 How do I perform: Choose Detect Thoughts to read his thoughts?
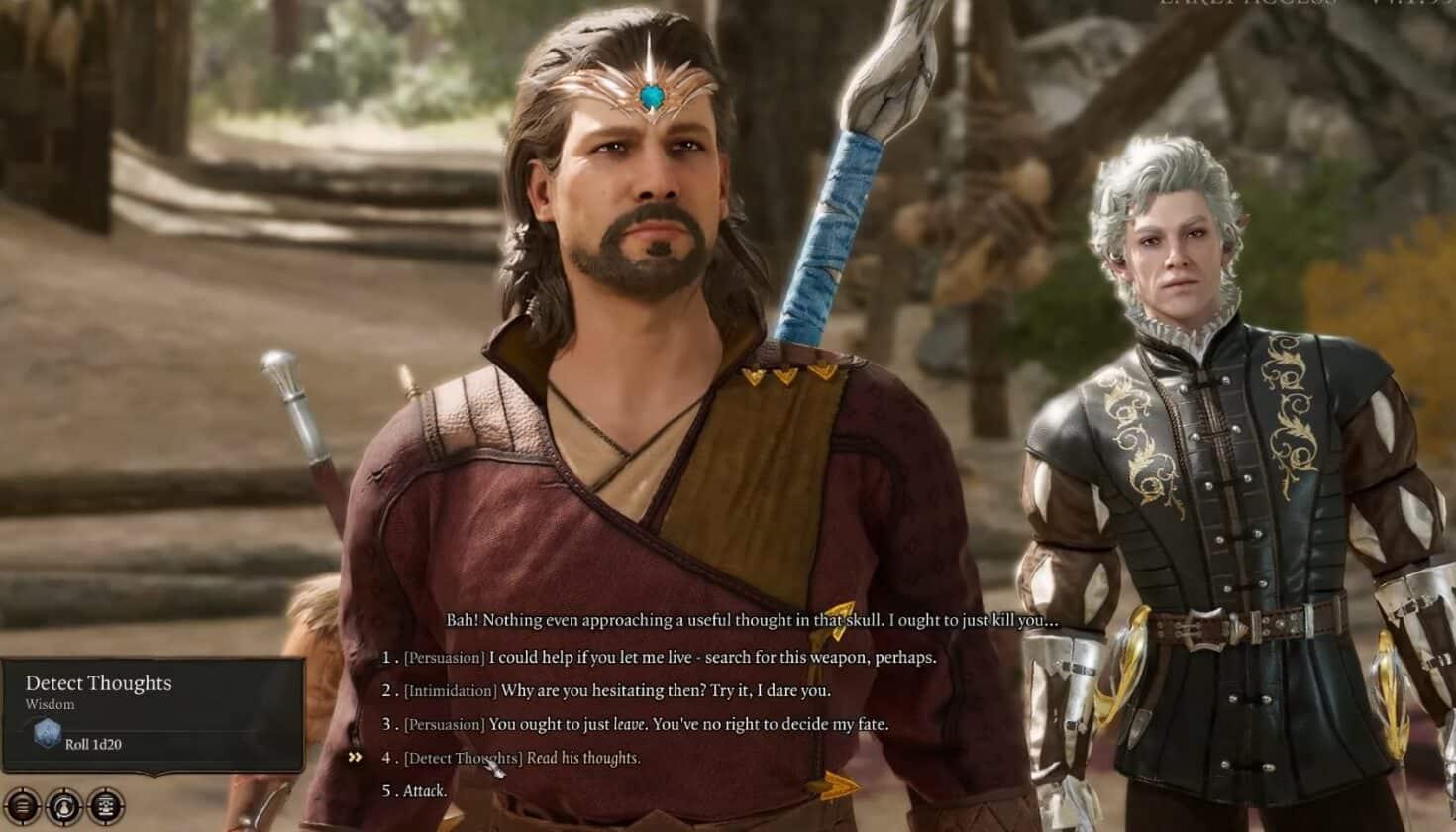pyautogui.click(x=582, y=759)
